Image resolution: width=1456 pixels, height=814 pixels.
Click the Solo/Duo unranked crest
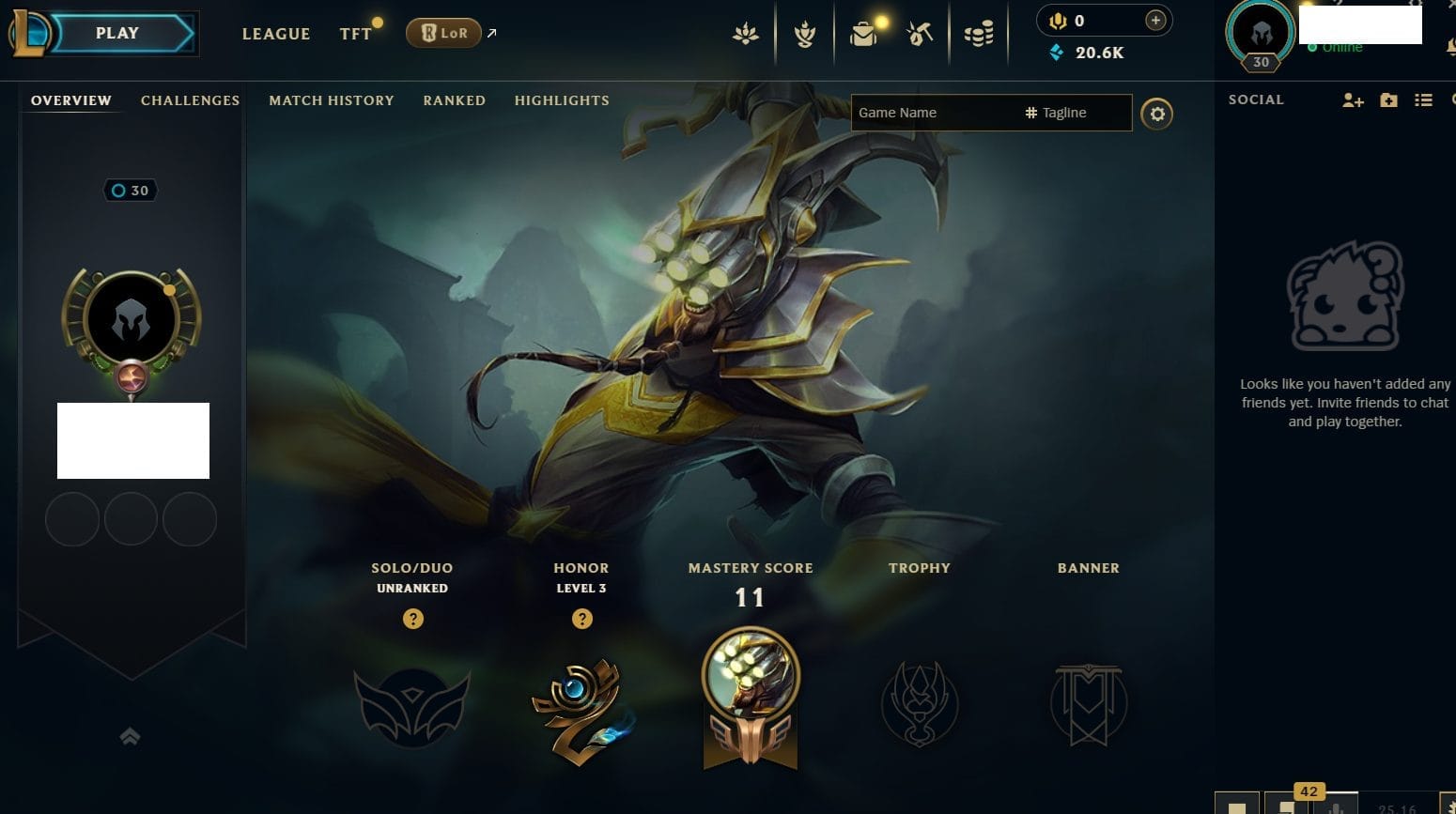click(412, 706)
